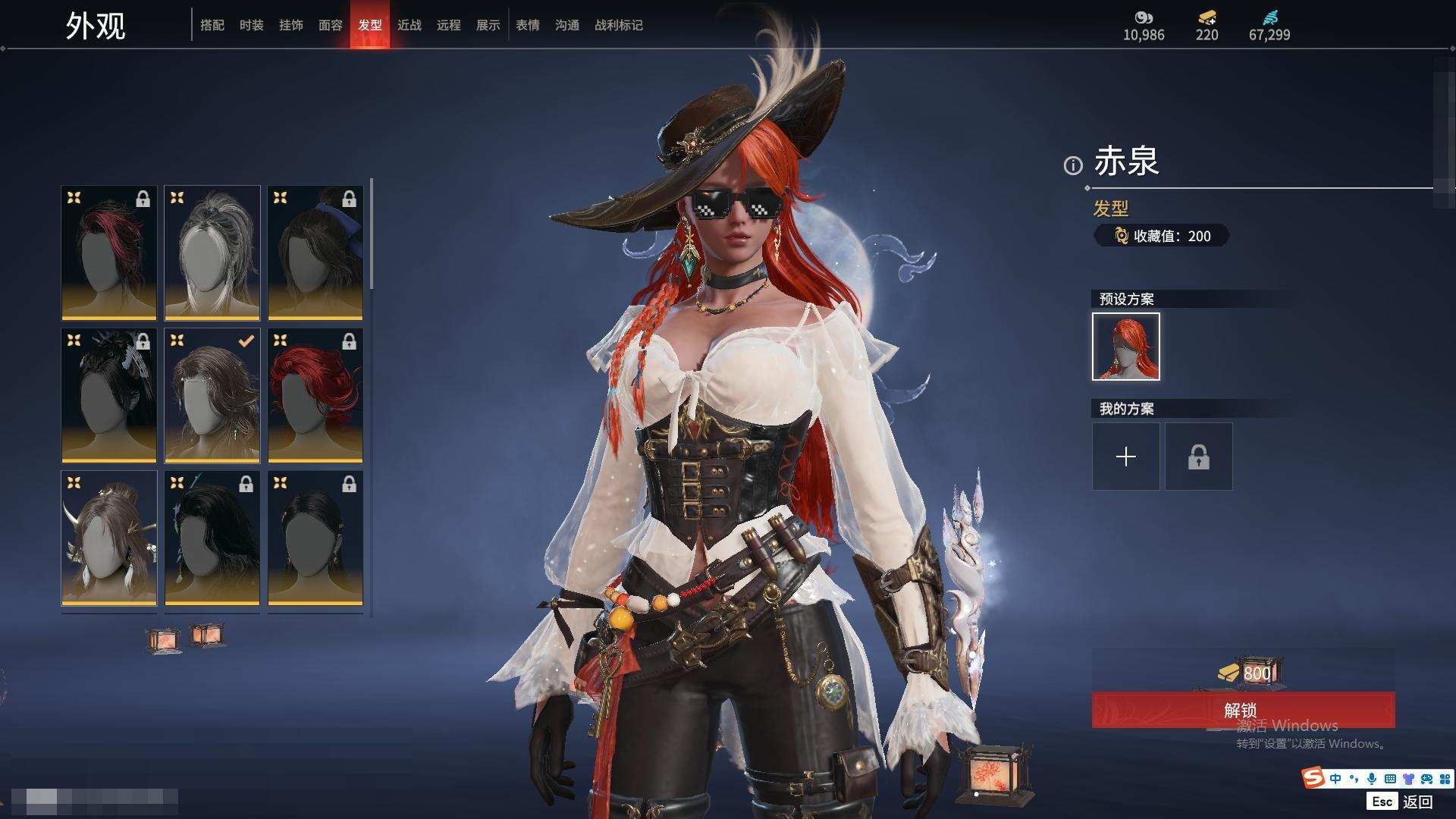Switch to the 搭配 tab
The image size is (1456, 819).
pyautogui.click(x=212, y=25)
